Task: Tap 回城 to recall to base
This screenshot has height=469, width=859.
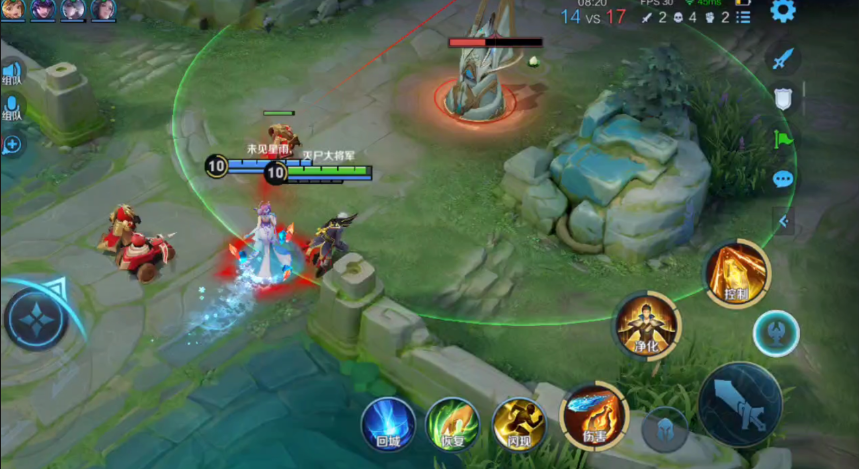Action: coord(388,424)
